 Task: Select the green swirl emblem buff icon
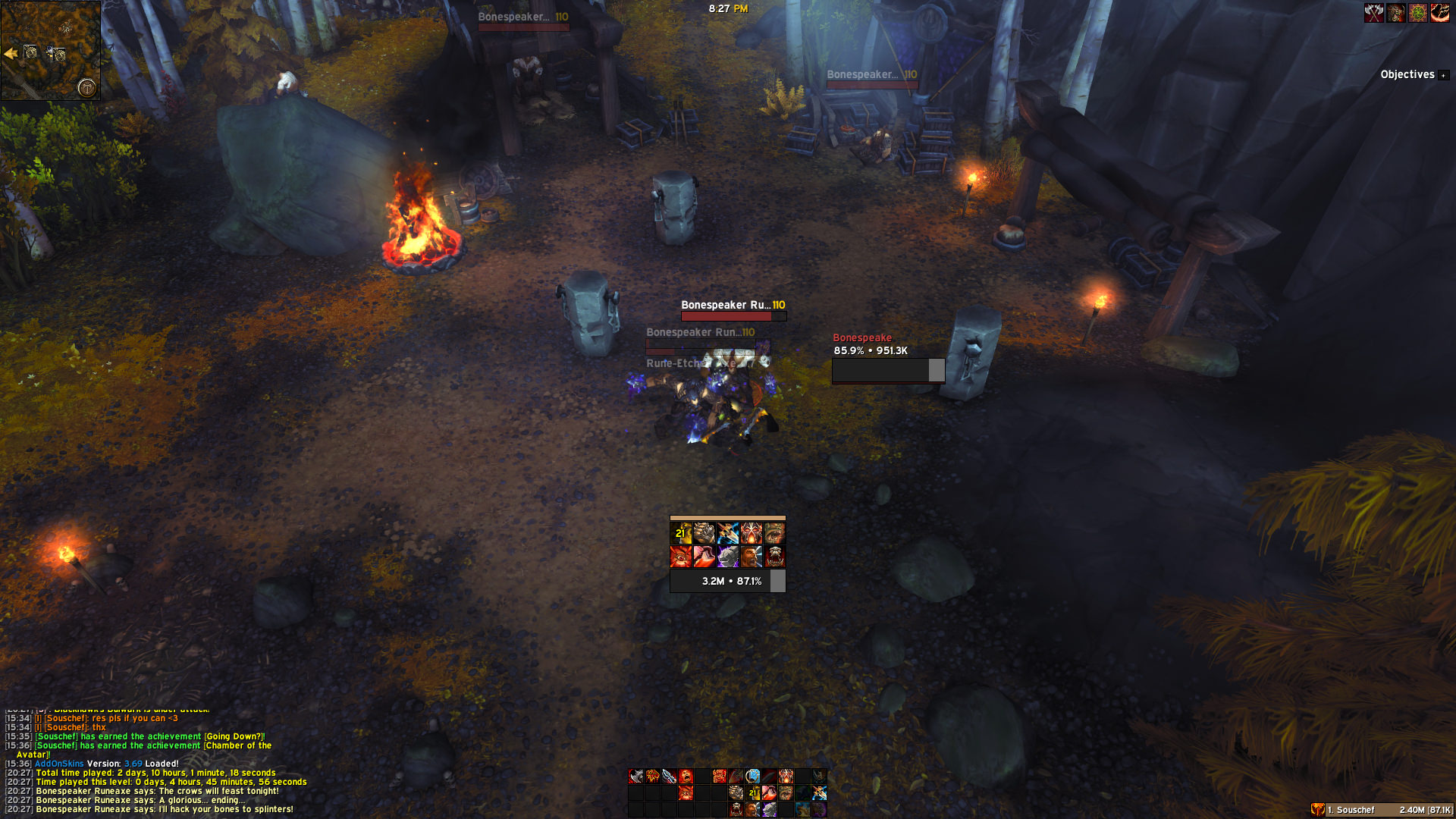(1417, 13)
